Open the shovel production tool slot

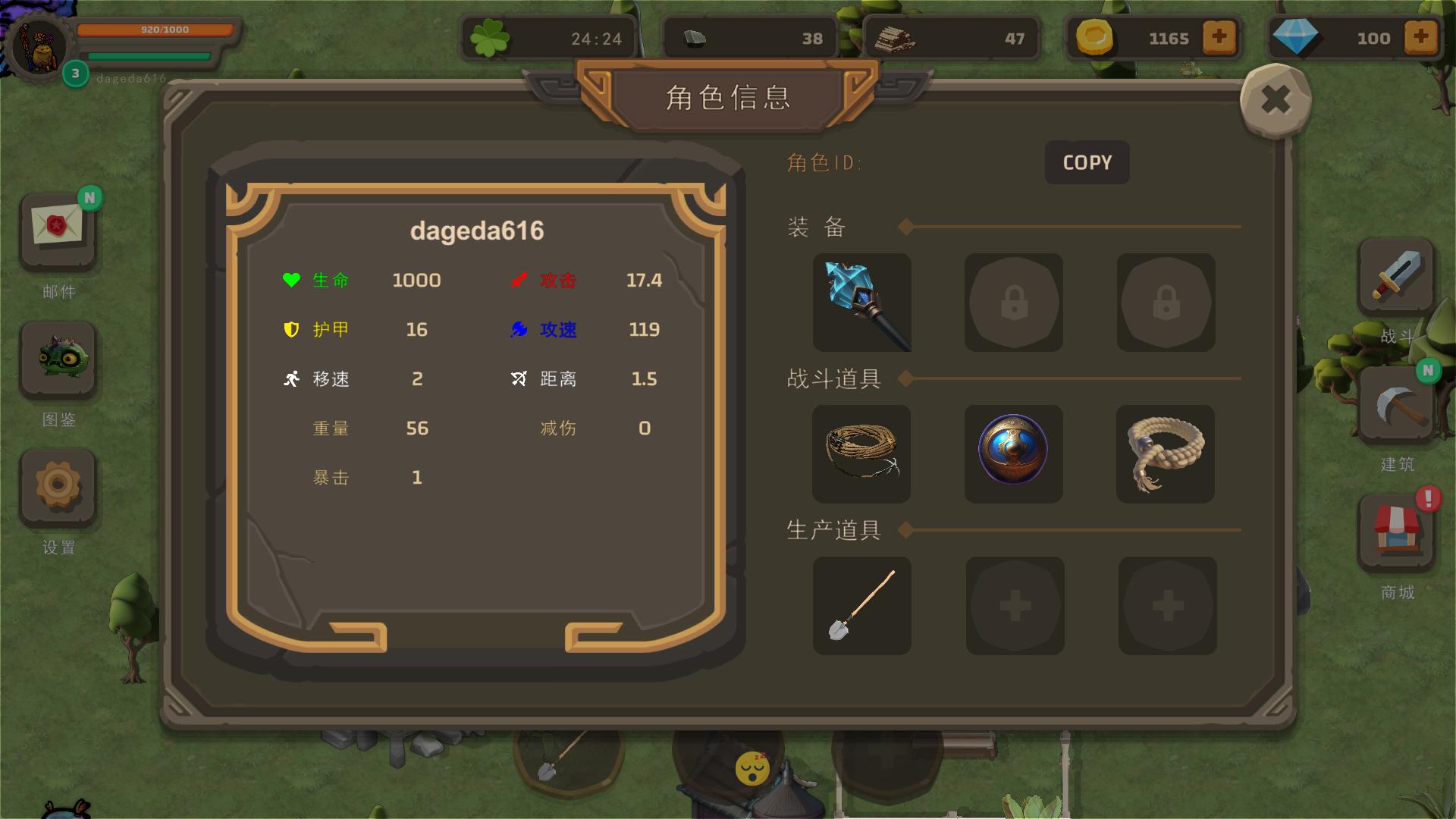(x=861, y=605)
